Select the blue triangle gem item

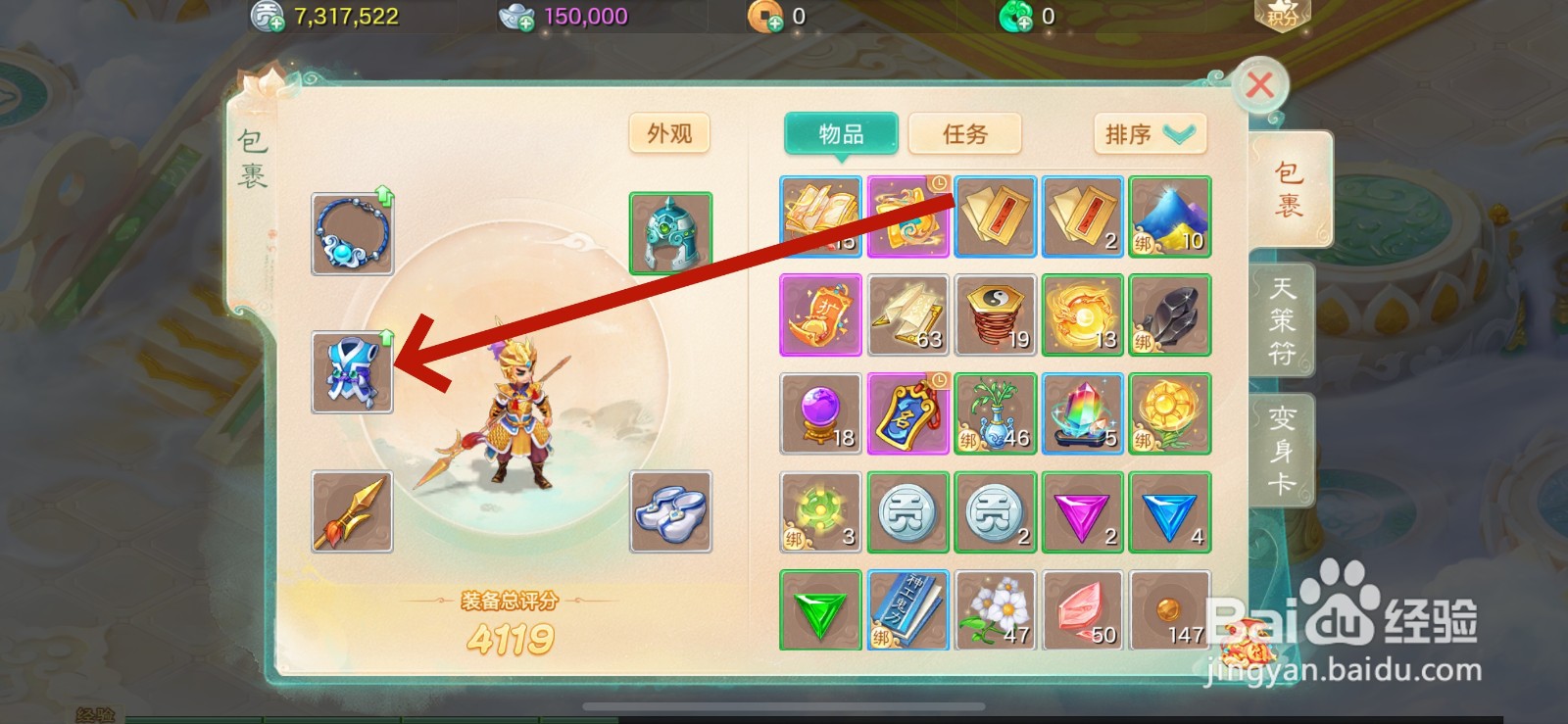point(1169,511)
